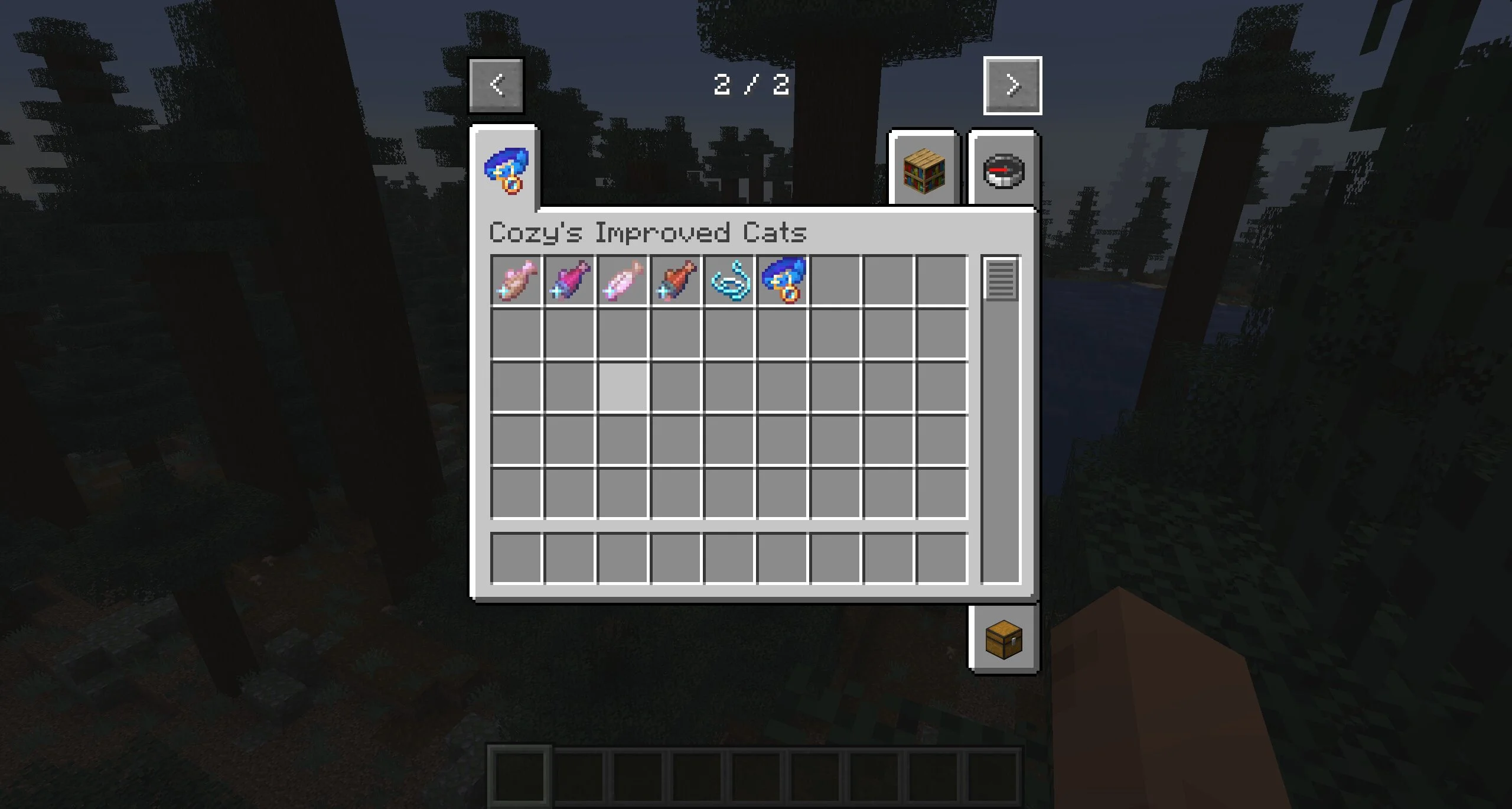Select the magenta fish treat item
This screenshot has height=809, width=1512.
click(x=569, y=281)
